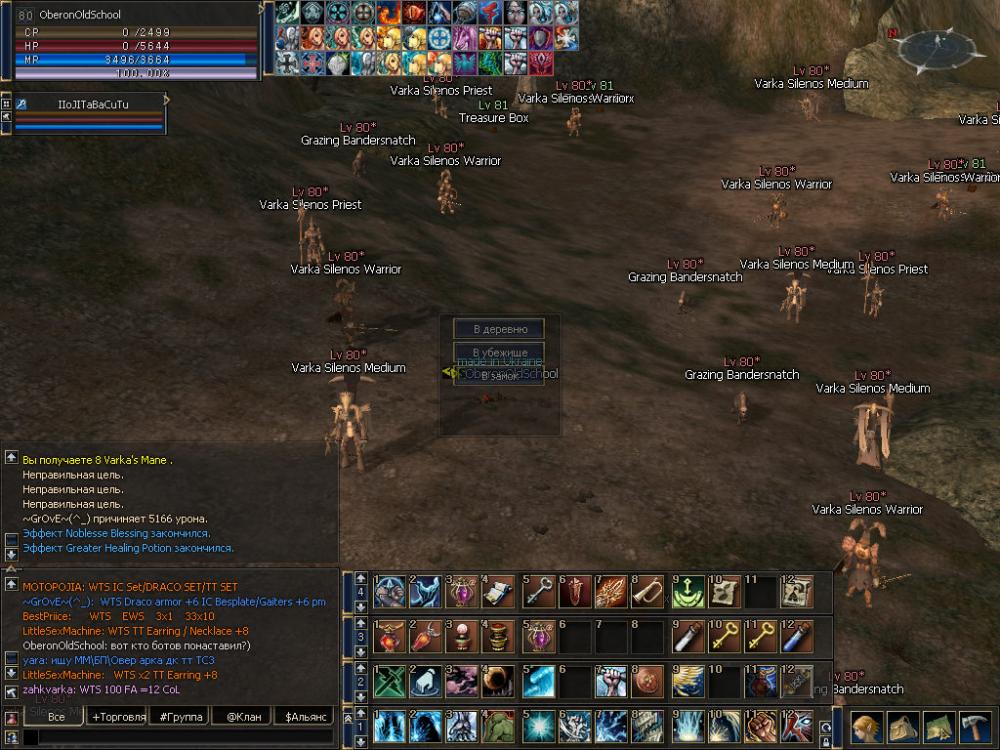
Task: Use the blue potion vial in hotbar 3
Action: [795, 636]
